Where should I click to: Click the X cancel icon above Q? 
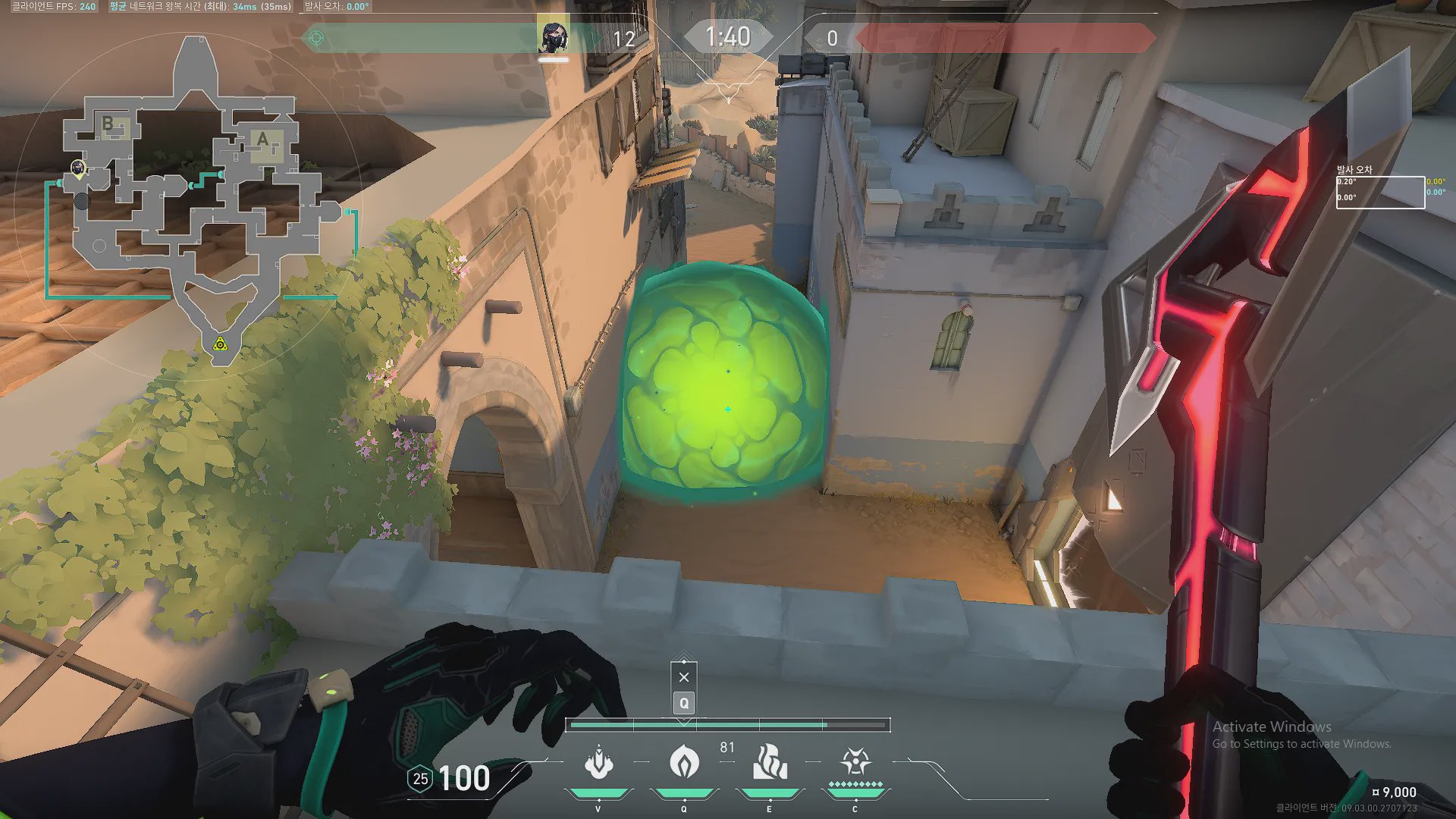(x=684, y=677)
